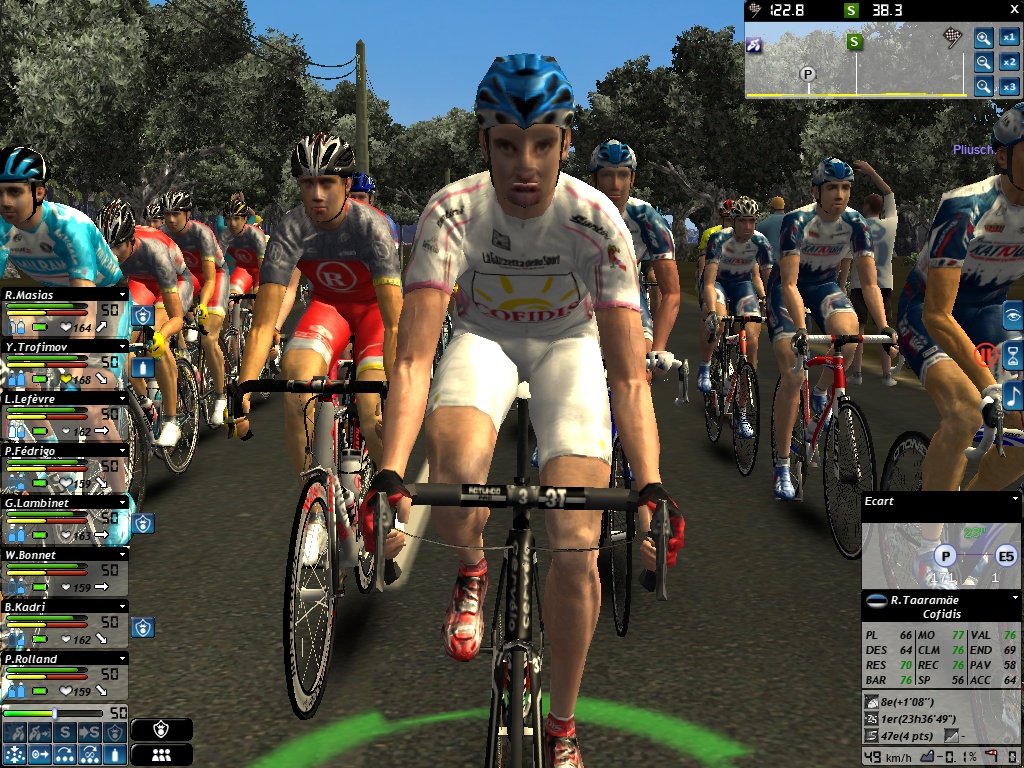
Task: Click the water bottle icon beside Y.Trofimov
Action: 142,367
